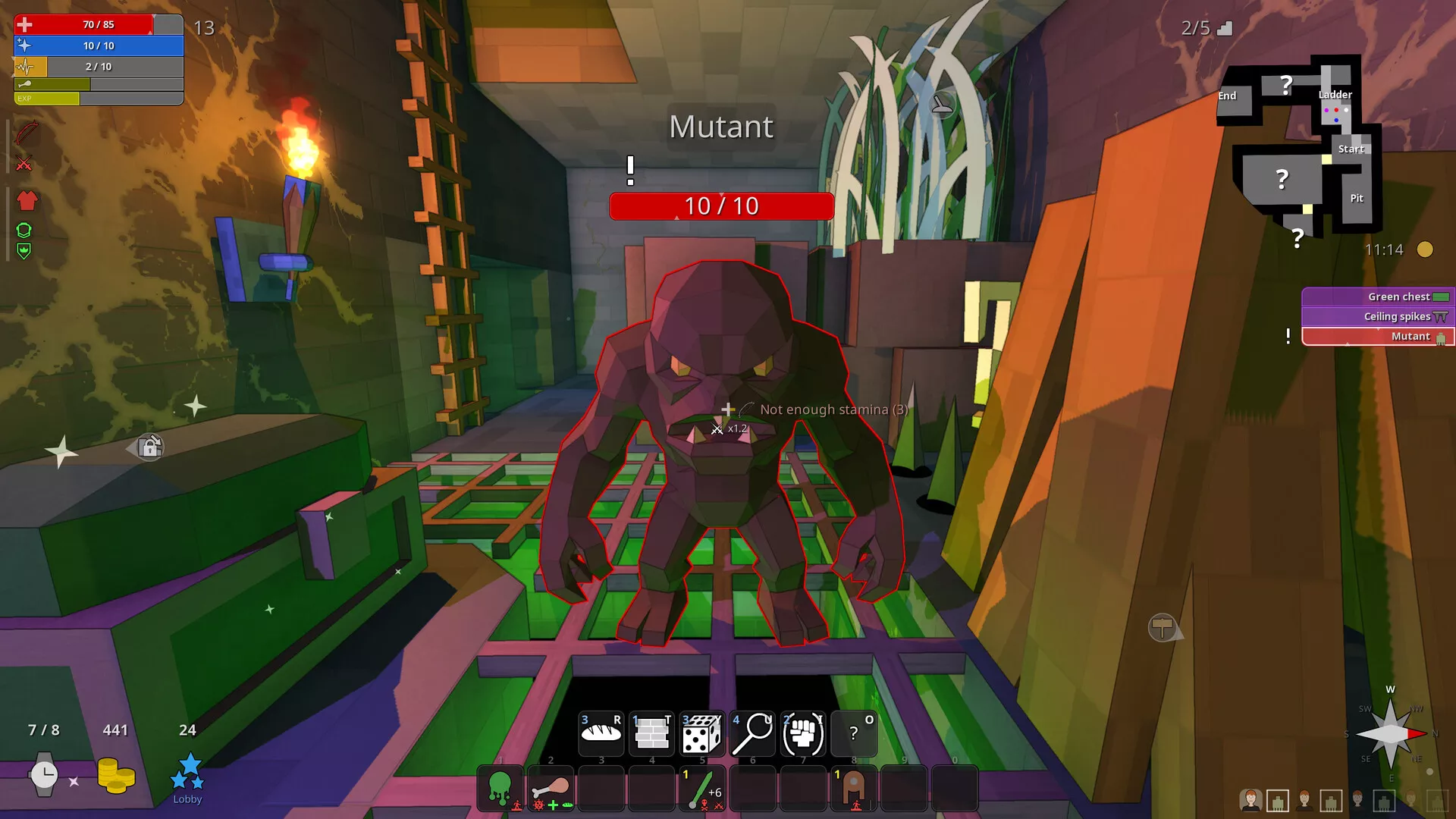
Task: Activate the brick wall ability
Action: tap(651, 733)
